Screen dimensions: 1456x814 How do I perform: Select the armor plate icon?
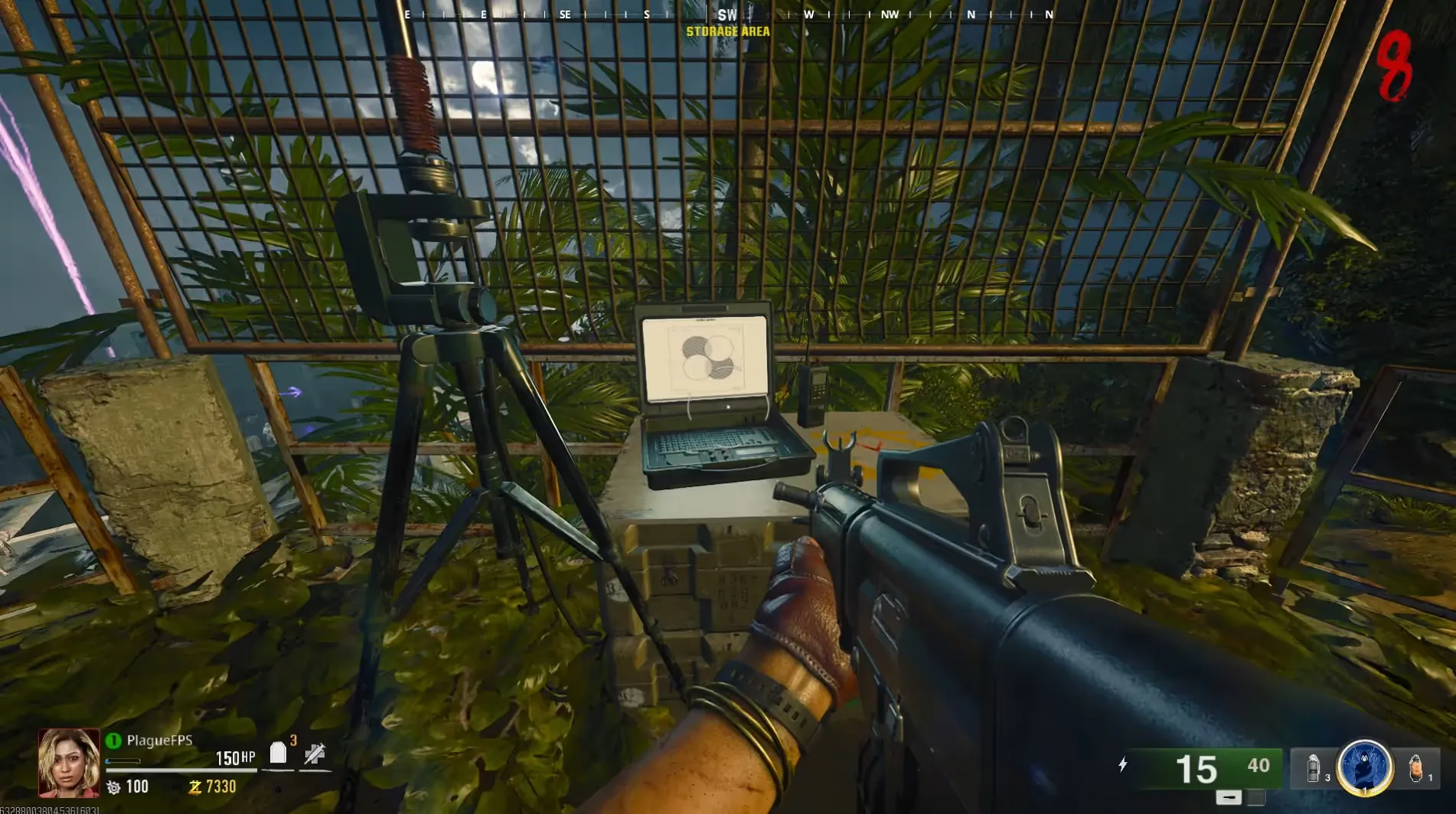pyautogui.click(x=278, y=754)
